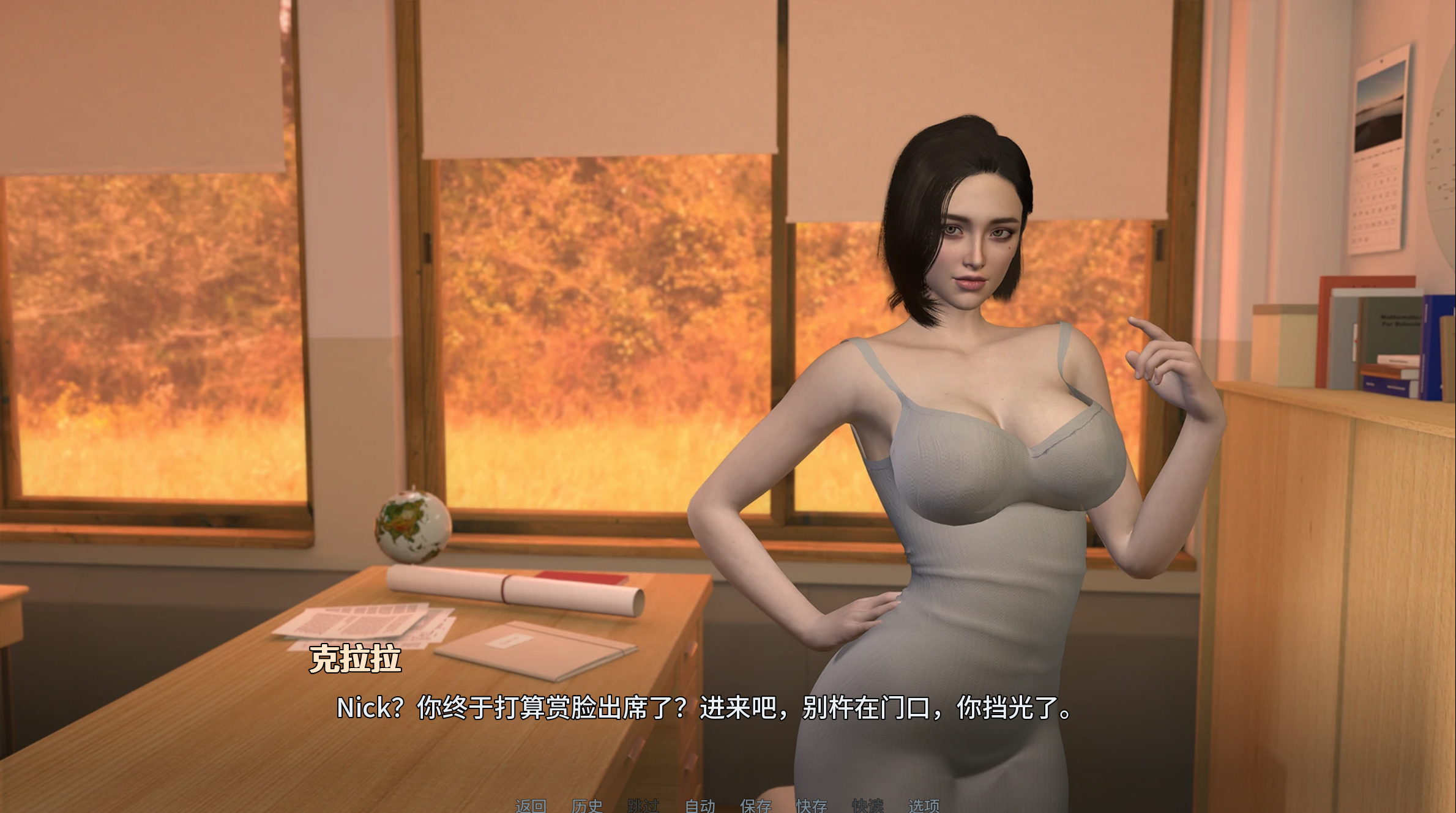Click 返回 to go back

[x=531, y=805]
